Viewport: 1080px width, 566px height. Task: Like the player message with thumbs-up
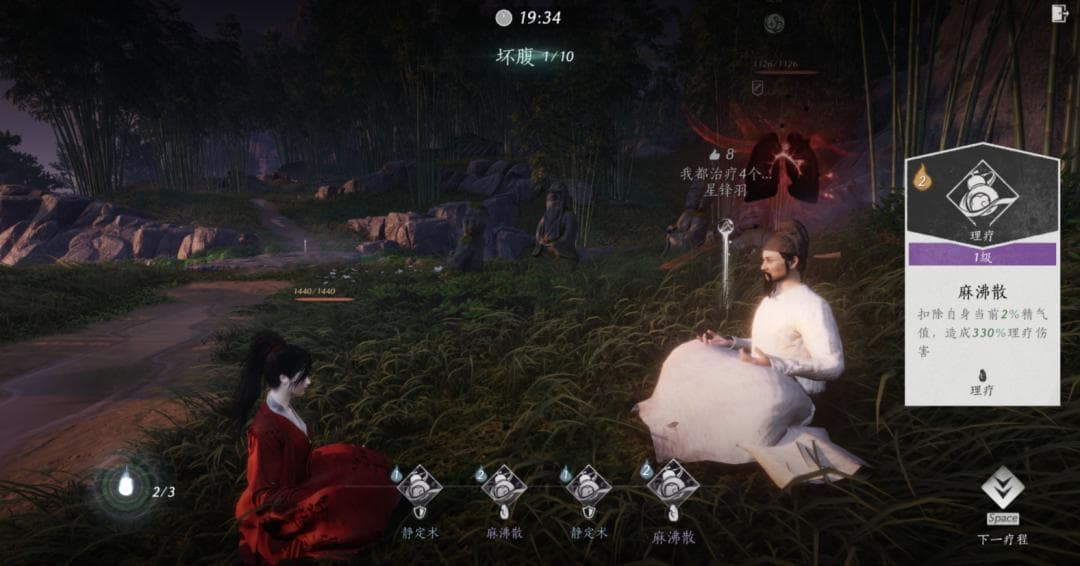[715, 154]
